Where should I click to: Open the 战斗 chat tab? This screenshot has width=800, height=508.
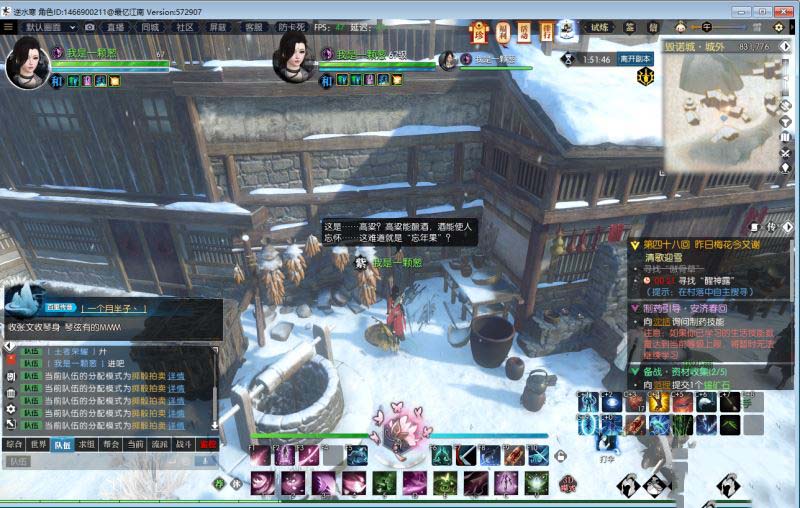(184, 443)
